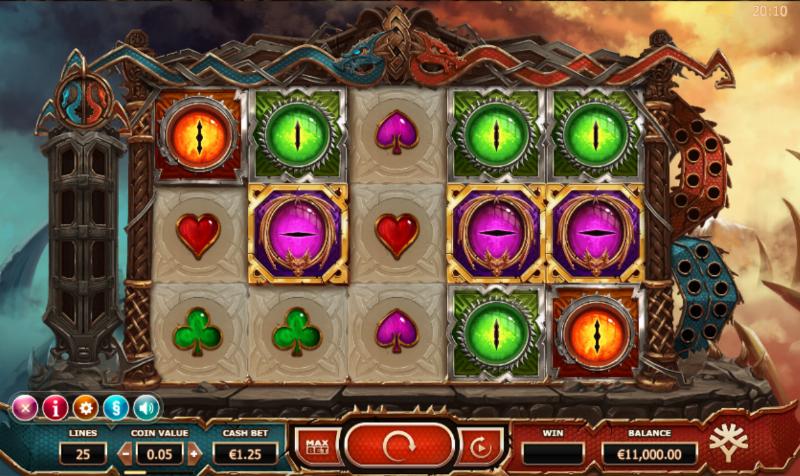The height and width of the screenshot is (476, 800).
Task: Open settings with the orange gear icon
Action: click(85, 407)
